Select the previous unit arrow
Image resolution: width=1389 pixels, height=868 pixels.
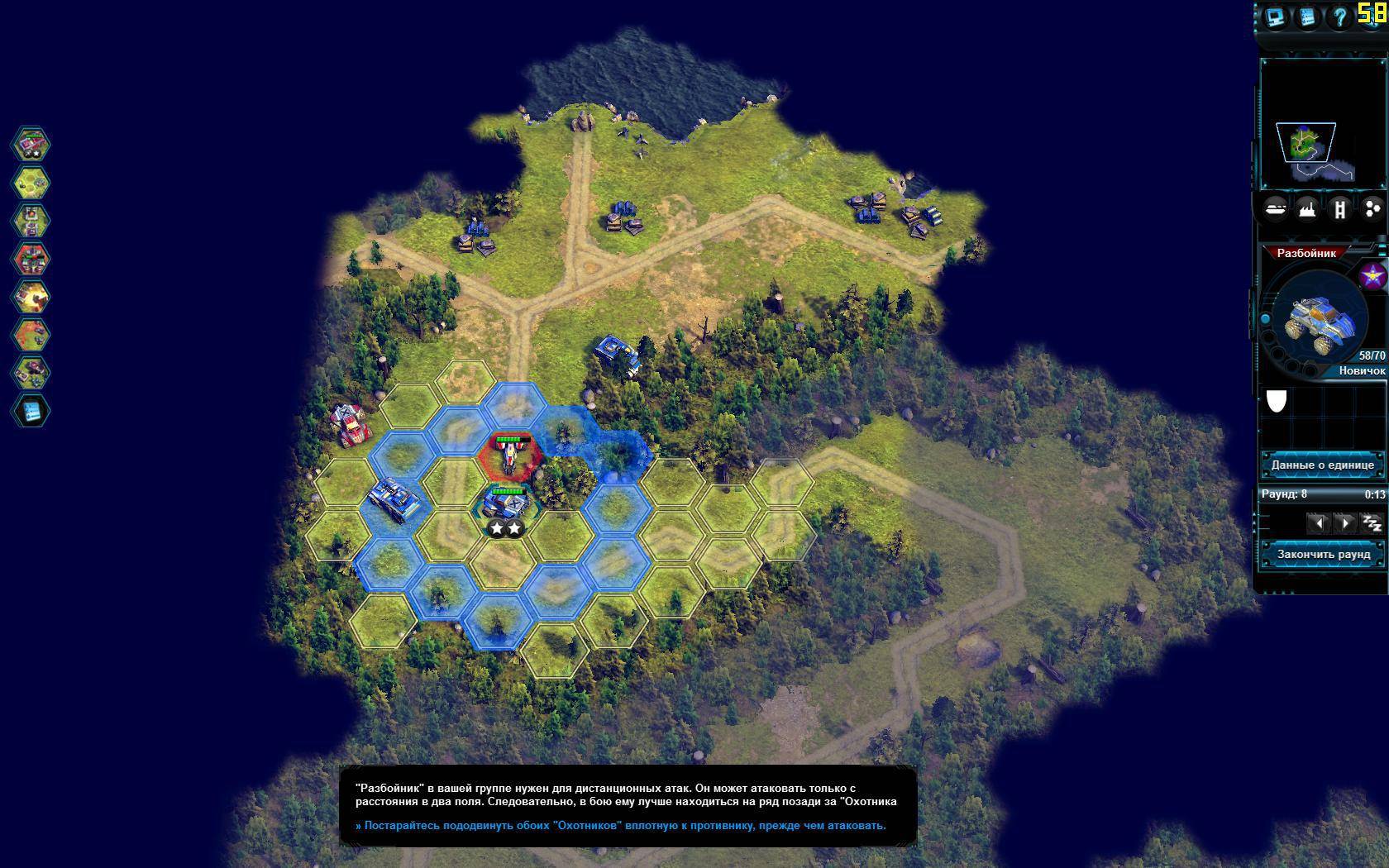click(x=1319, y=522)
